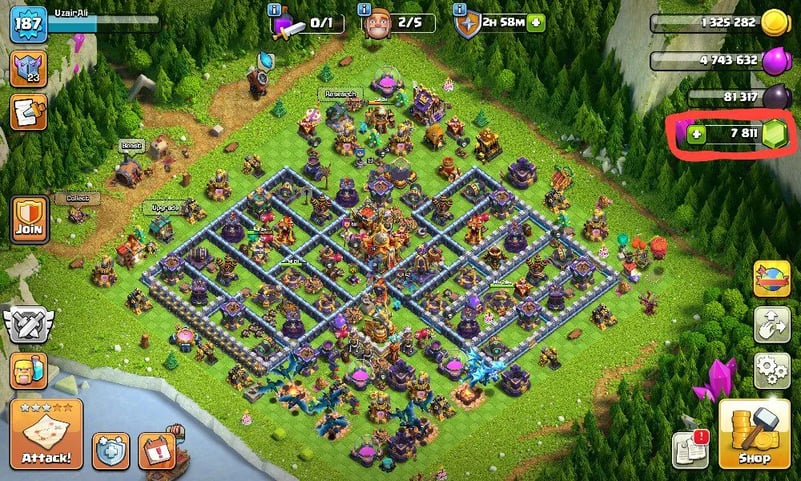Image resolution: width=801 pixels, height=481 pixels.
Task: Open the notes icon with red alert badge
Action: coord(690,449)
